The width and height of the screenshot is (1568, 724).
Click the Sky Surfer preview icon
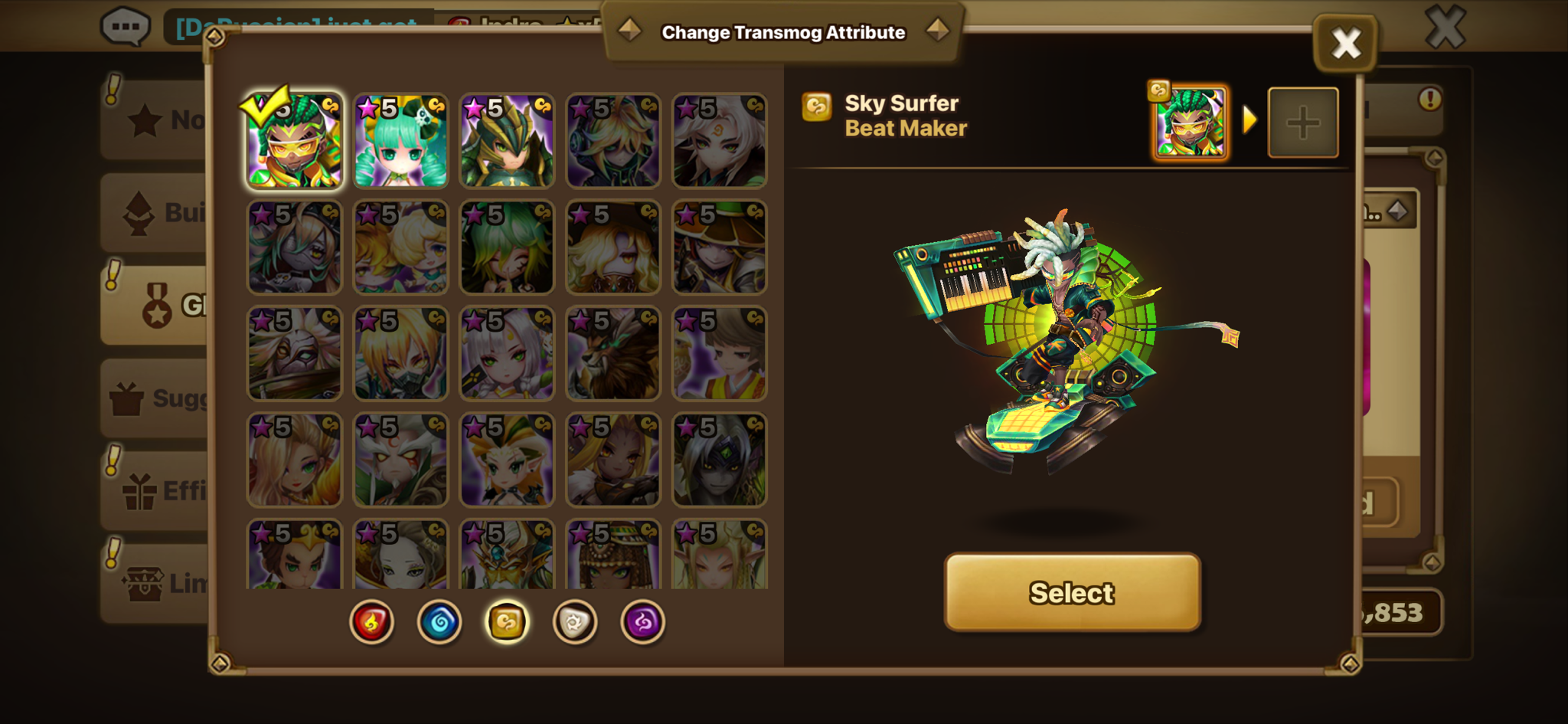1191,123
